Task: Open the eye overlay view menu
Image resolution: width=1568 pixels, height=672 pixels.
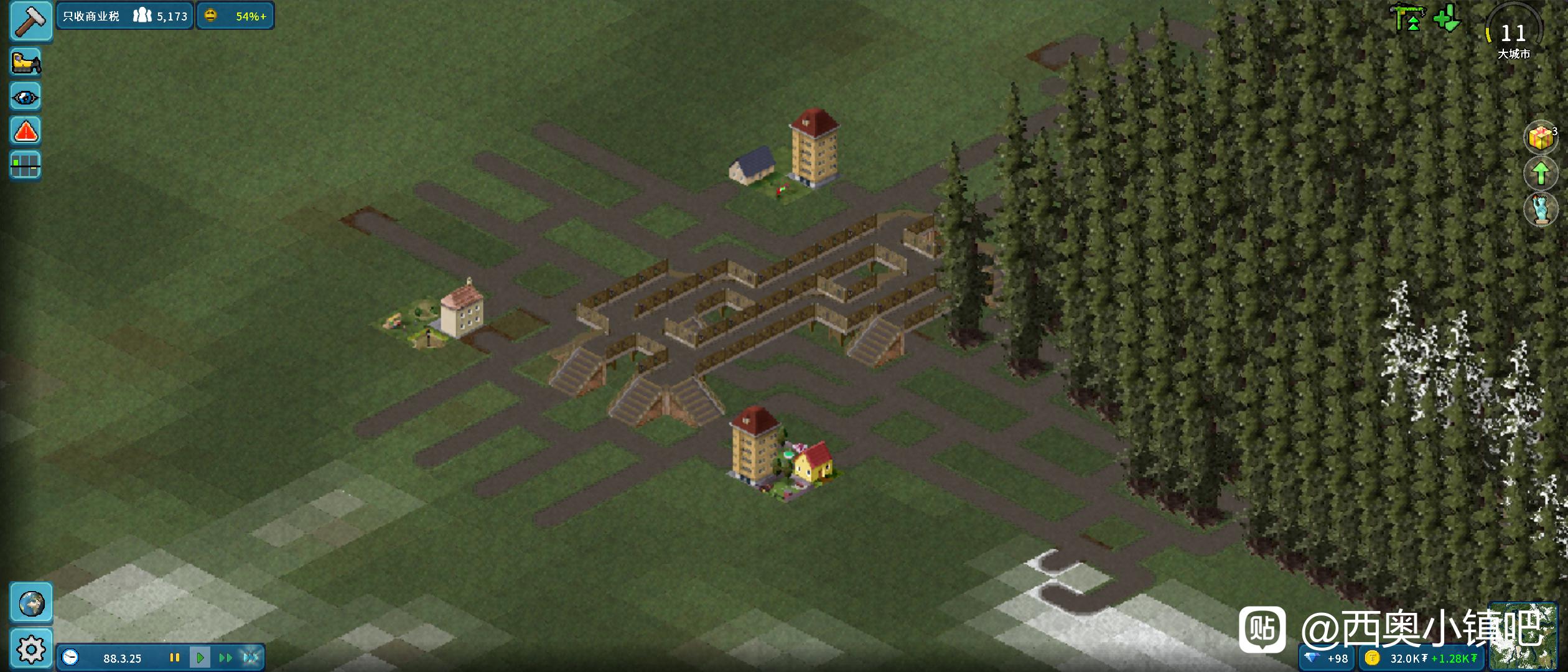Action: coord(26,97)
